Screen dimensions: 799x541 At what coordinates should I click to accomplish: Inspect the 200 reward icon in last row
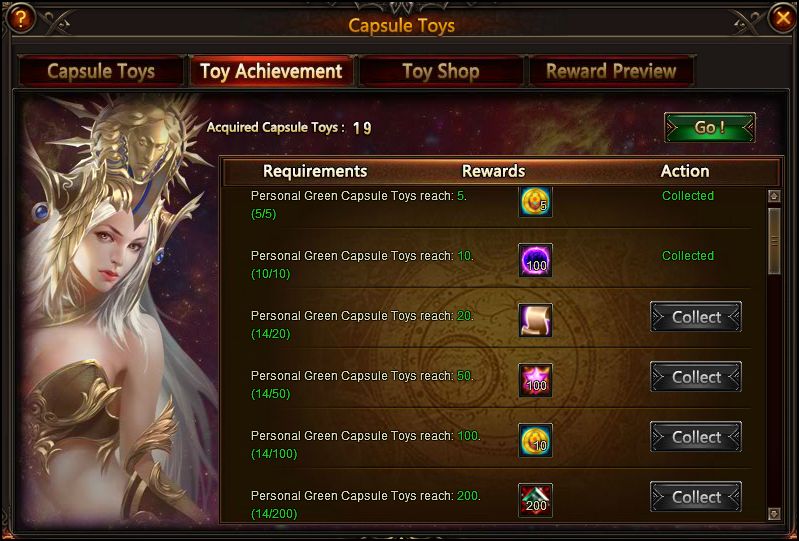pos(535,500)
